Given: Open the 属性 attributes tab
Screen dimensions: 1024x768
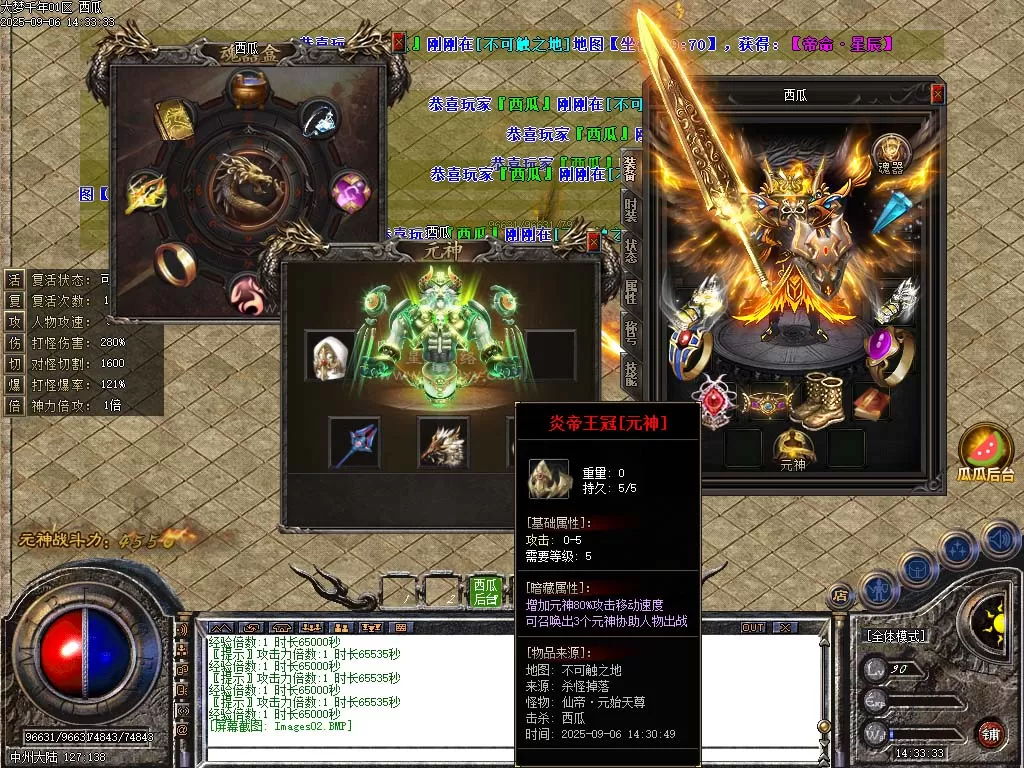Looking at the screenshot, I should (630, 291).
